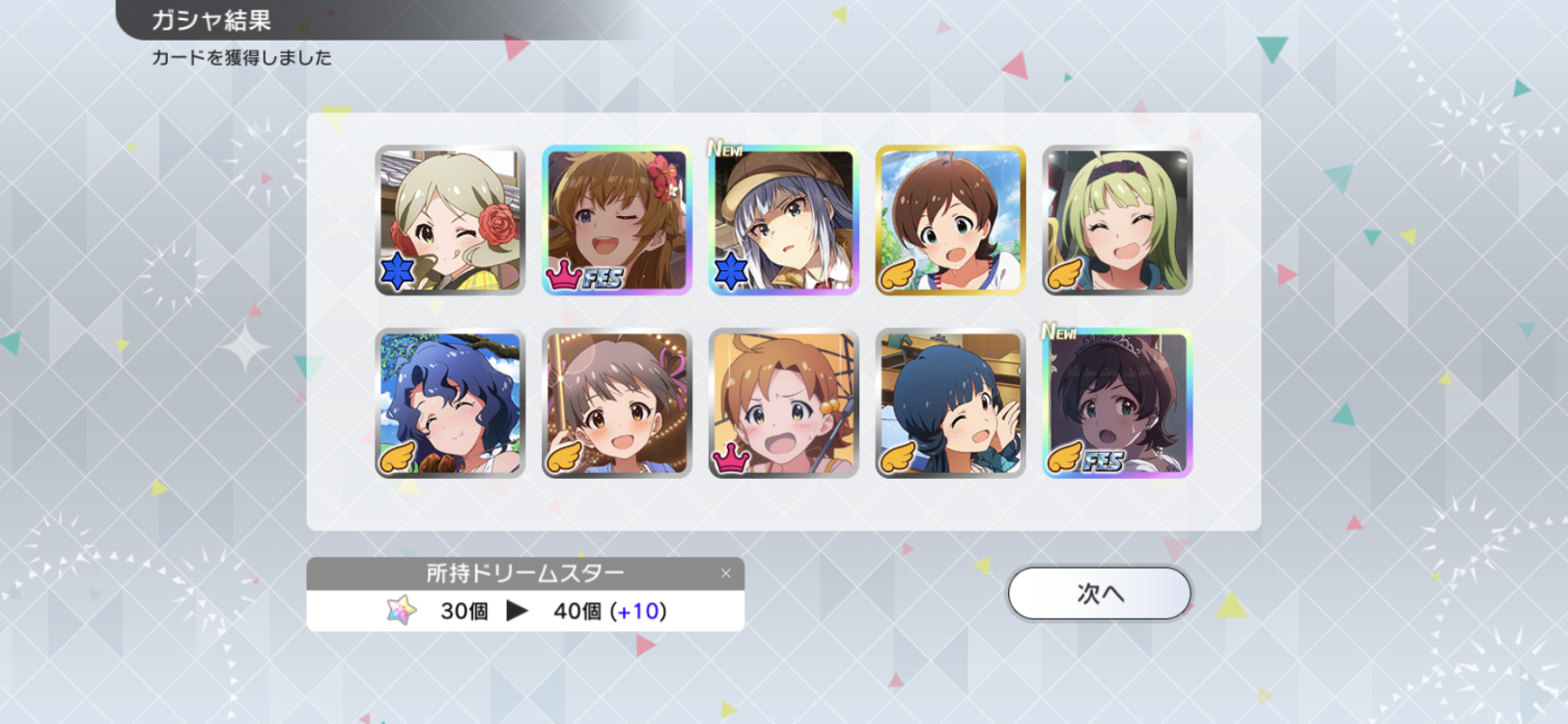The image size is (1568, 724).
Task: Select the card with red rose hair flower
Action: (450, 220)
